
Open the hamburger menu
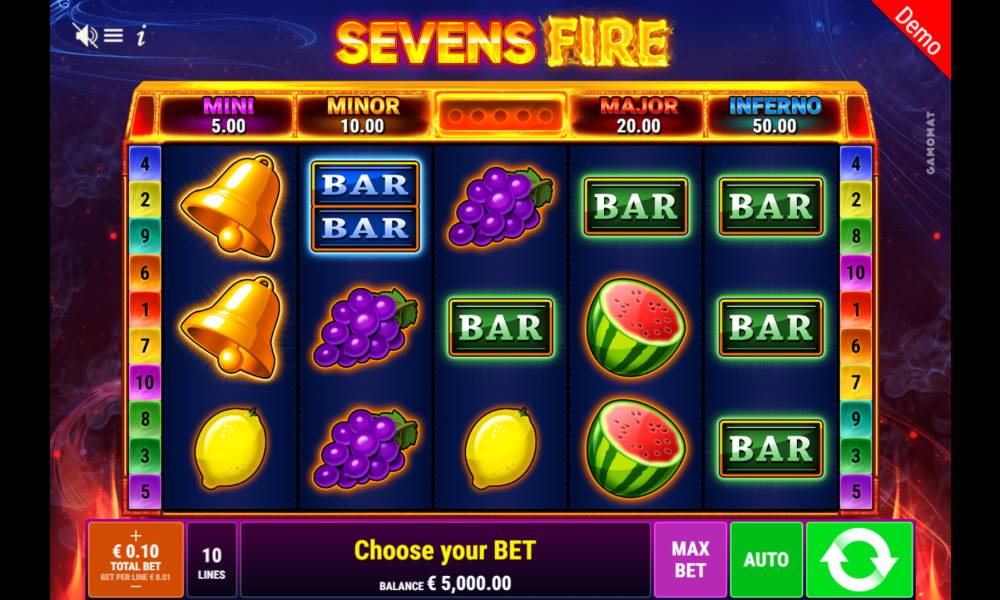(x=113, y=36)
